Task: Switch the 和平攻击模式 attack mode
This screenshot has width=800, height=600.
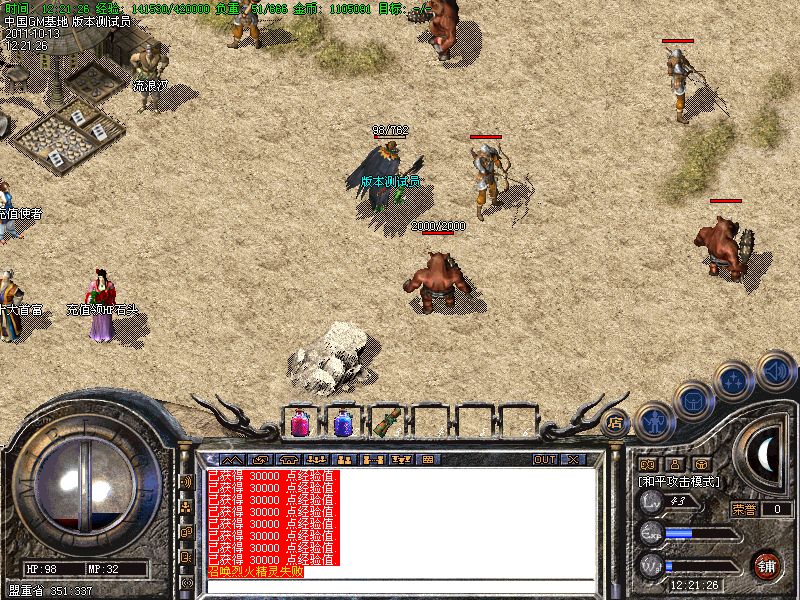Action: click(x=679, y=482)
